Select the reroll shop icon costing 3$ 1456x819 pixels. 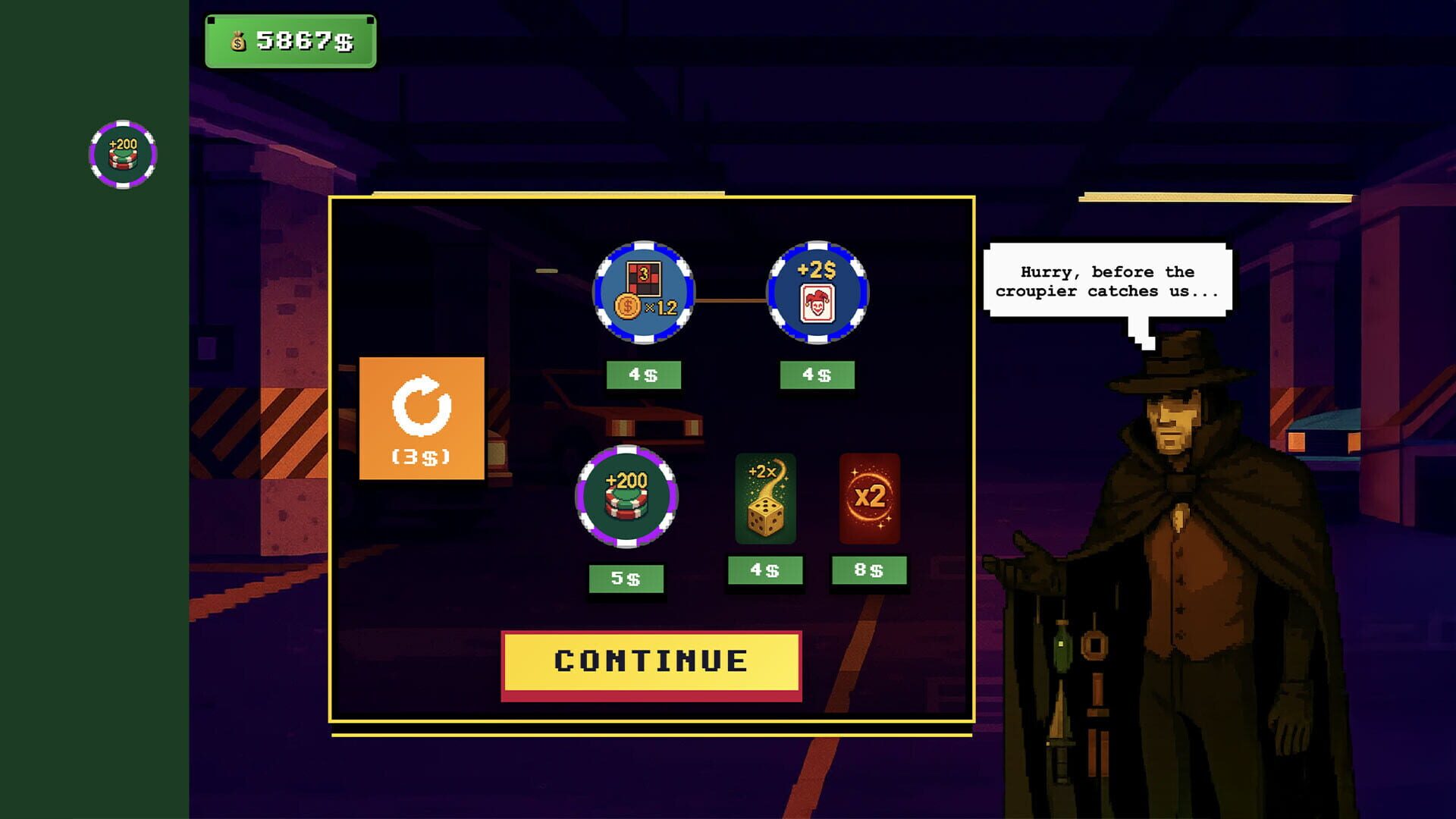422,417
